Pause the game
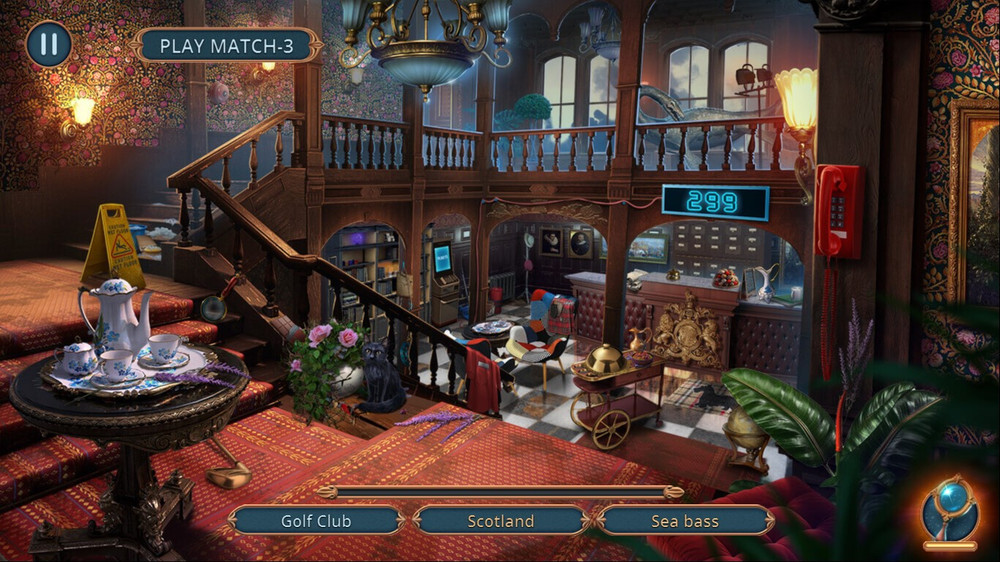Image resolution: width=1000 pixels, height=562 pixels. [x=48, y=45]
